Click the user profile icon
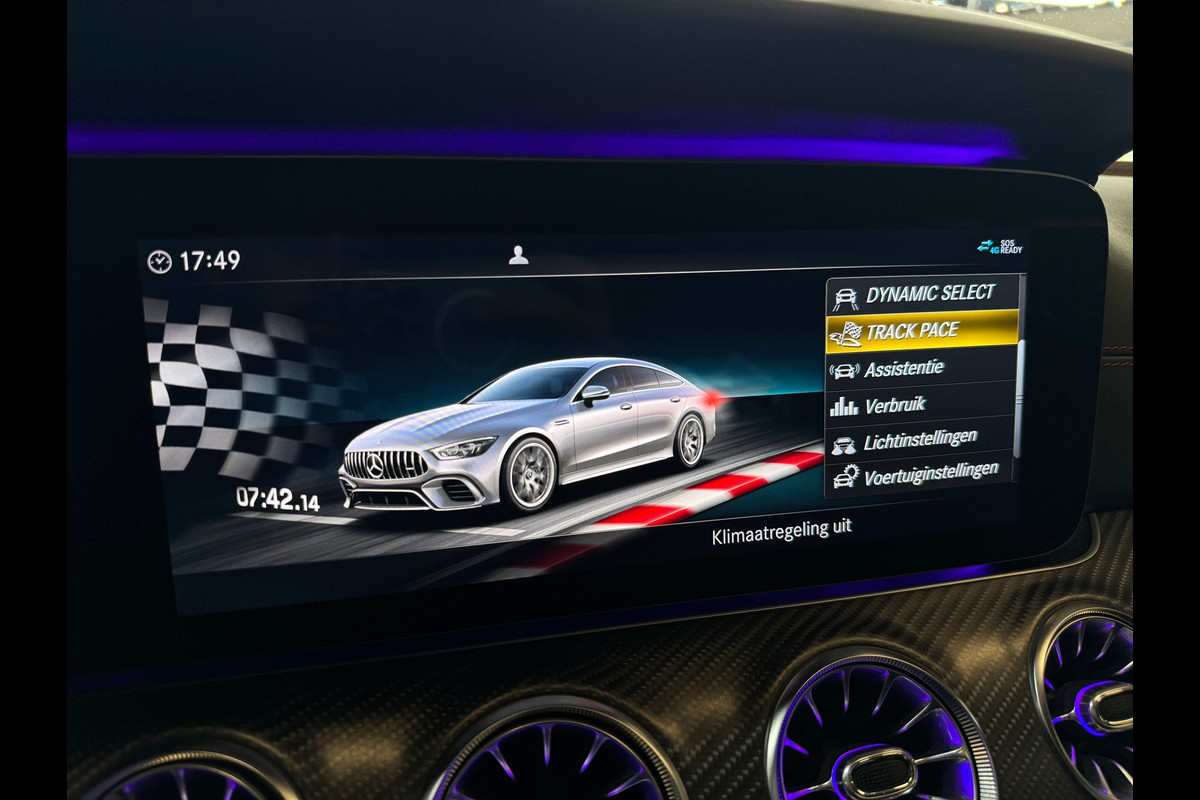The width and height of the screenshot is (1200, 800). 518,255
